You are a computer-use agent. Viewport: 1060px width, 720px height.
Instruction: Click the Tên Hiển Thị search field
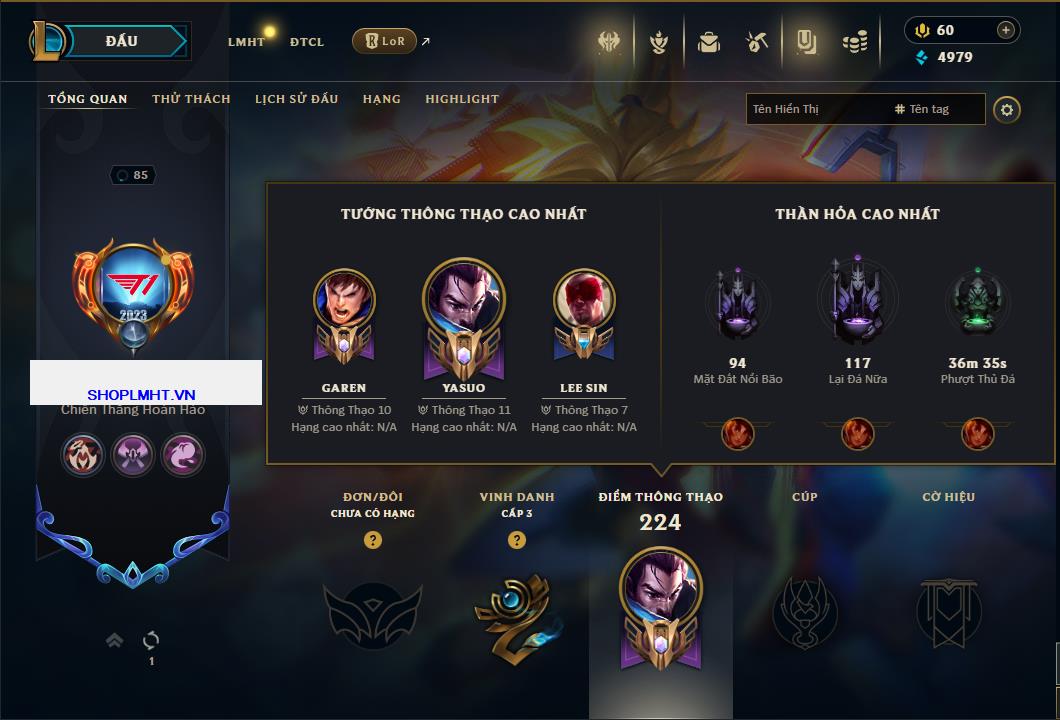(815, 109)
